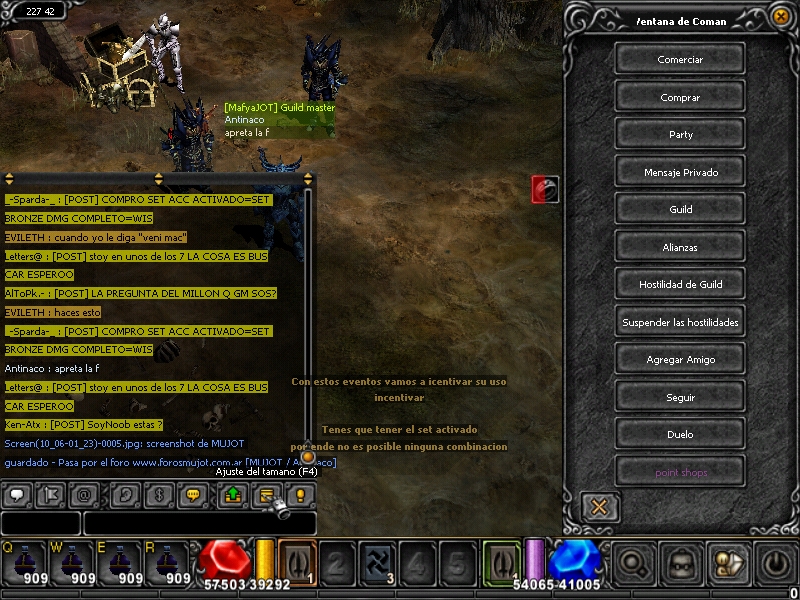Click Suspender las hostilidades
Image resolution: width=800 pixels, height=600 pixels.
tap(680, 322)
